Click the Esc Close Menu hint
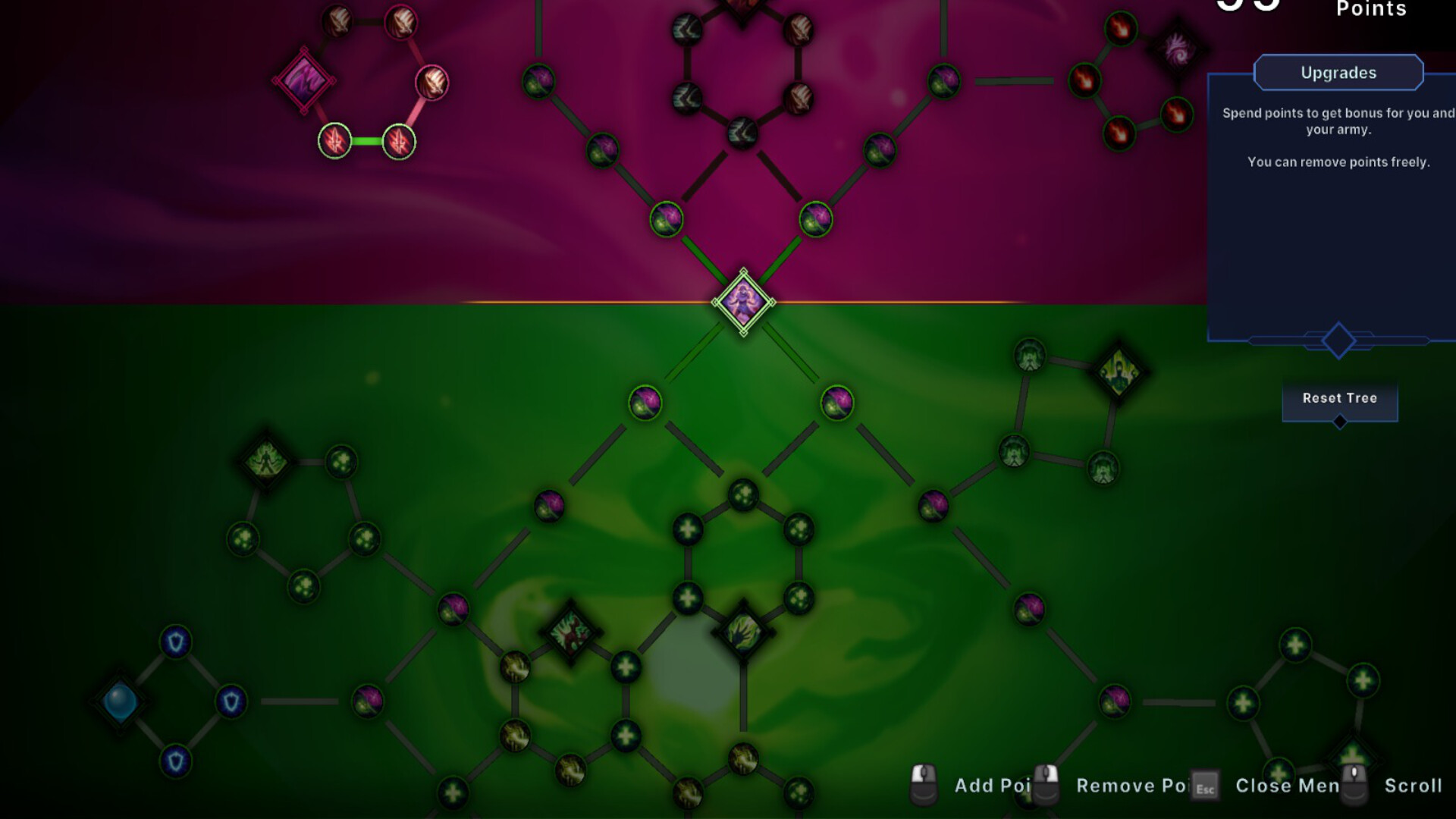 coord(1204,786)
